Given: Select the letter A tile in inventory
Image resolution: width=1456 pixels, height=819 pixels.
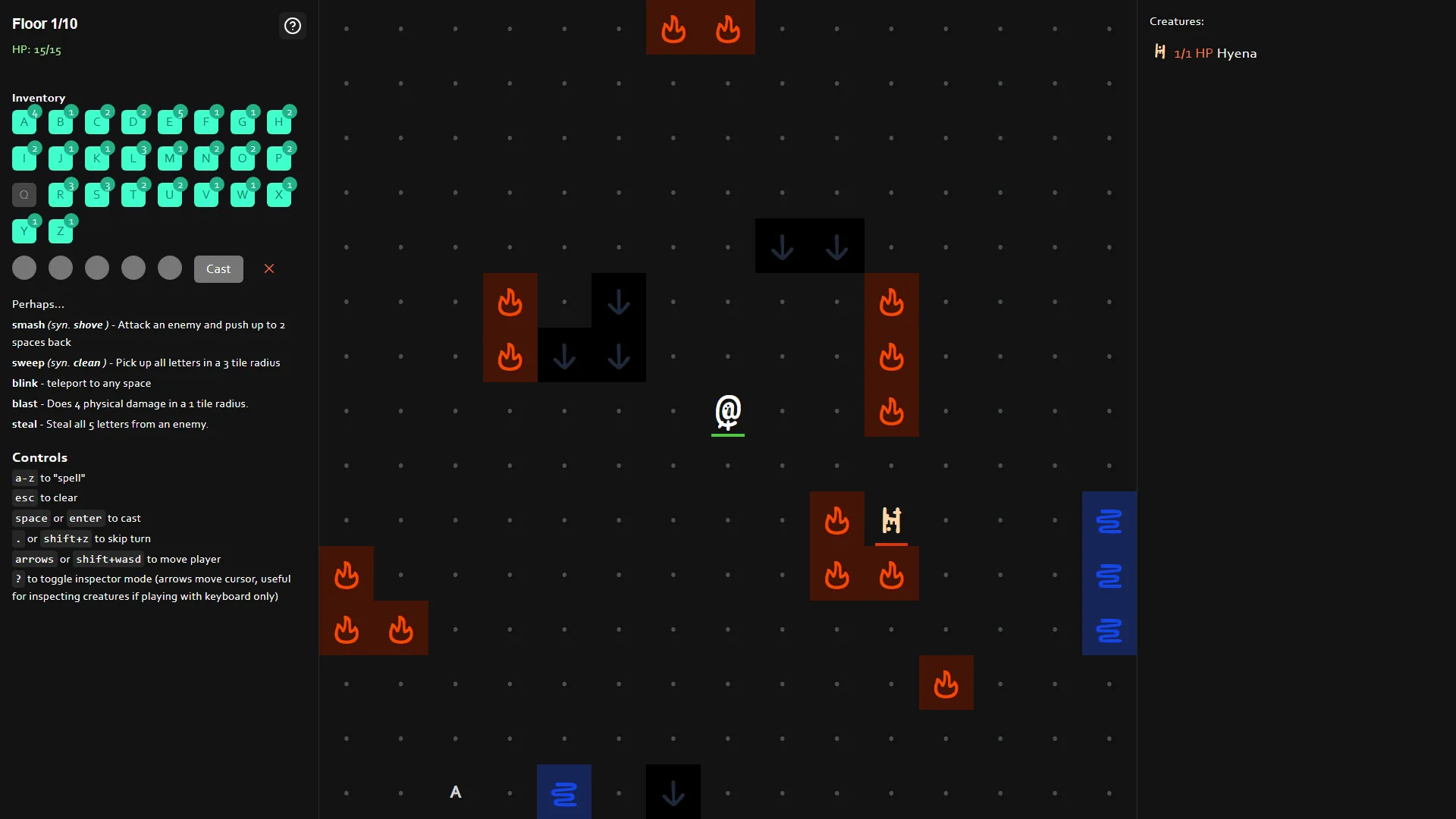Looking at the screenshot, I should [x=24, y=121].
